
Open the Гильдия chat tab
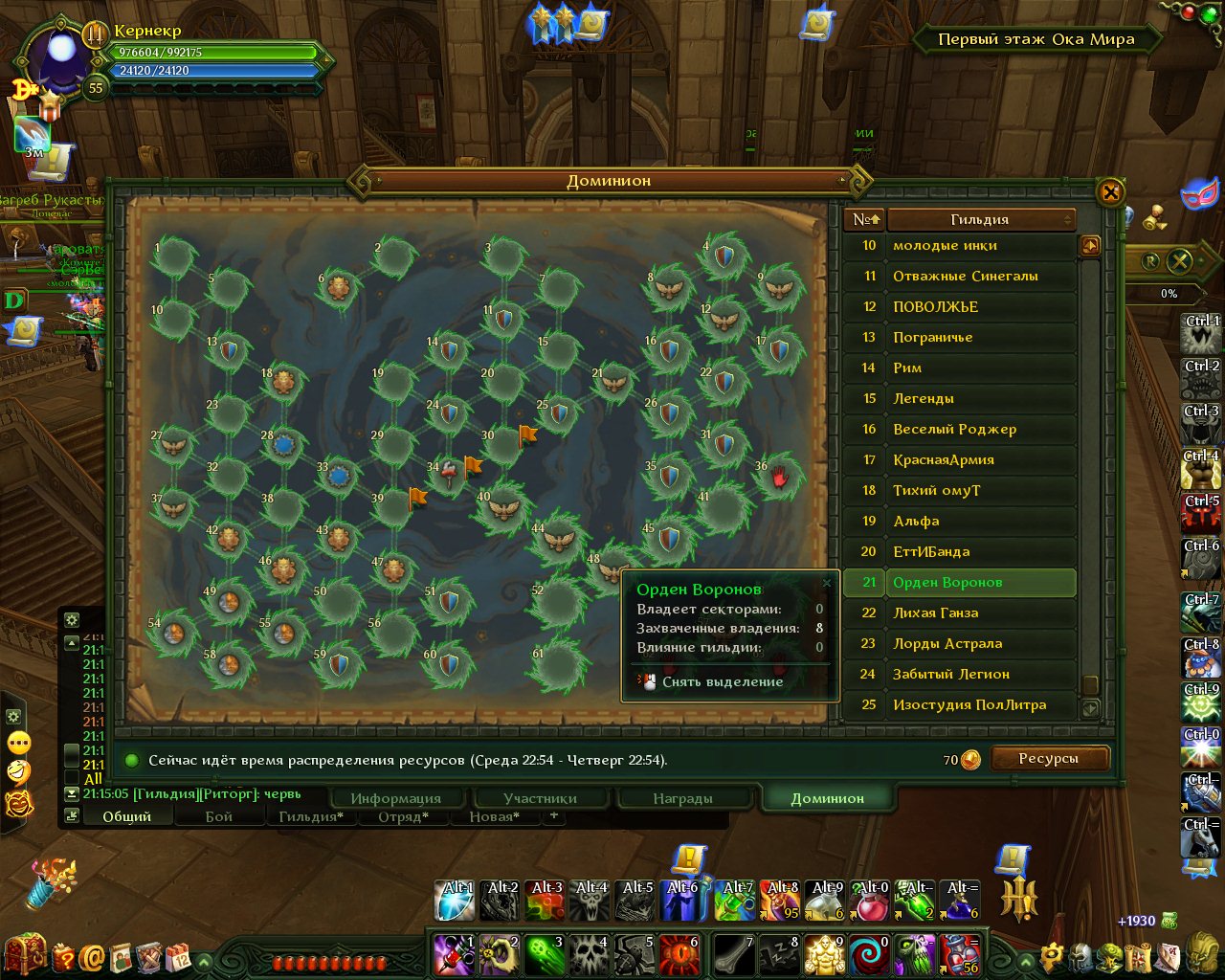(x=310, y=816)
